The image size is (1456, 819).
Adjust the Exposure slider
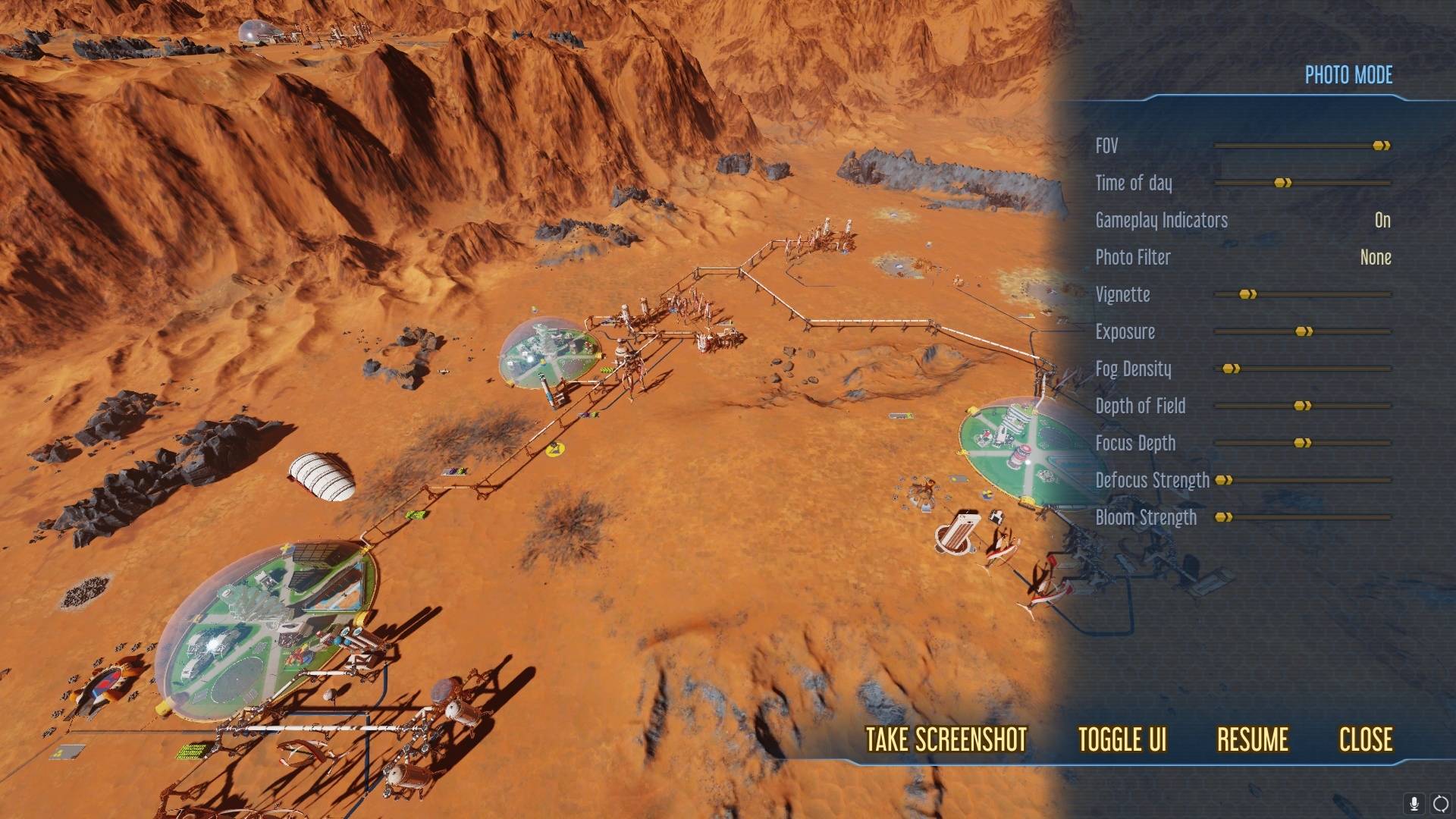pyautogui.click(x=1303, y=331)
